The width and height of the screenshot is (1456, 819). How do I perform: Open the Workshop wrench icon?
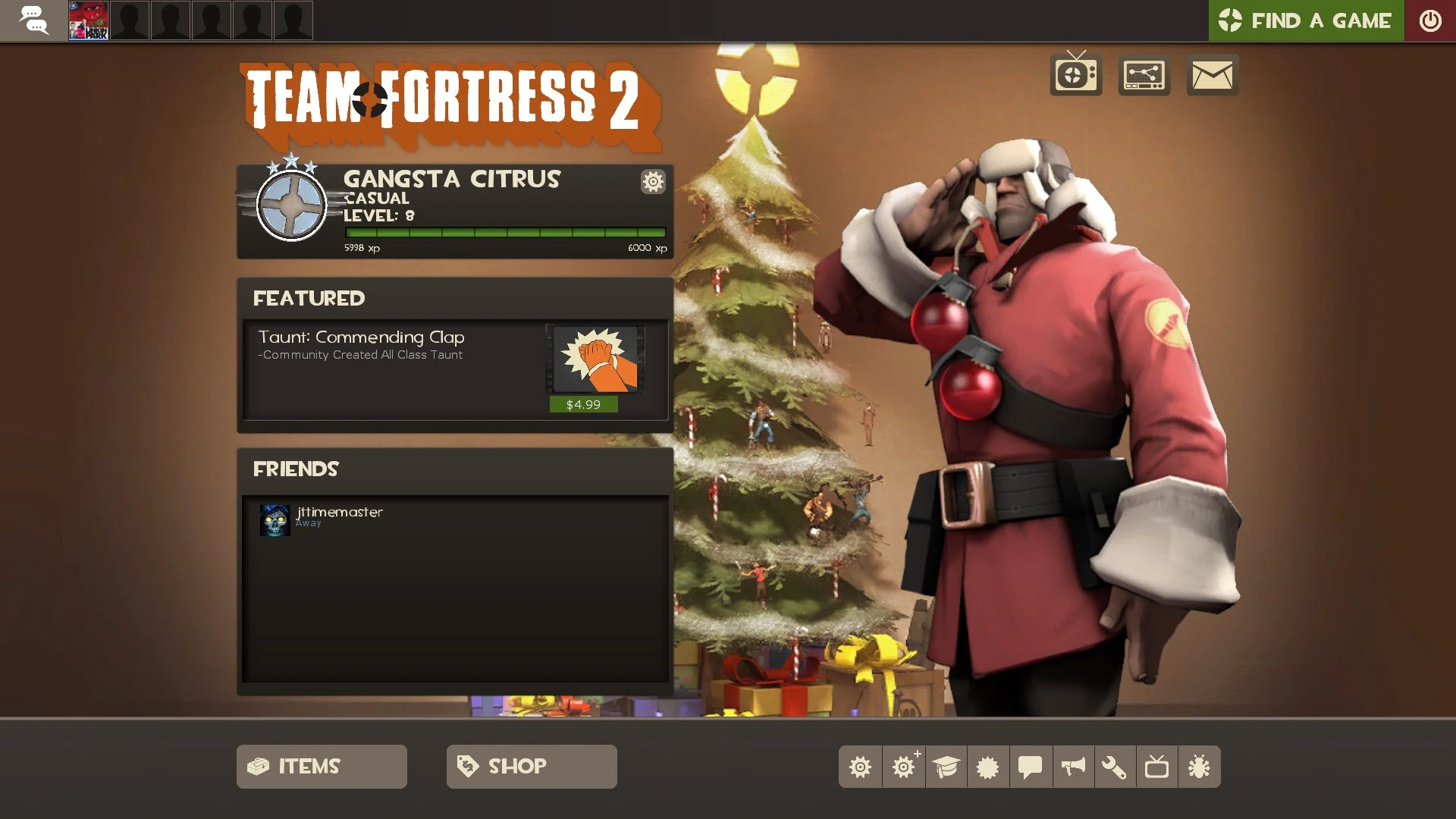pyautogui.click(x=1115, y=767)
